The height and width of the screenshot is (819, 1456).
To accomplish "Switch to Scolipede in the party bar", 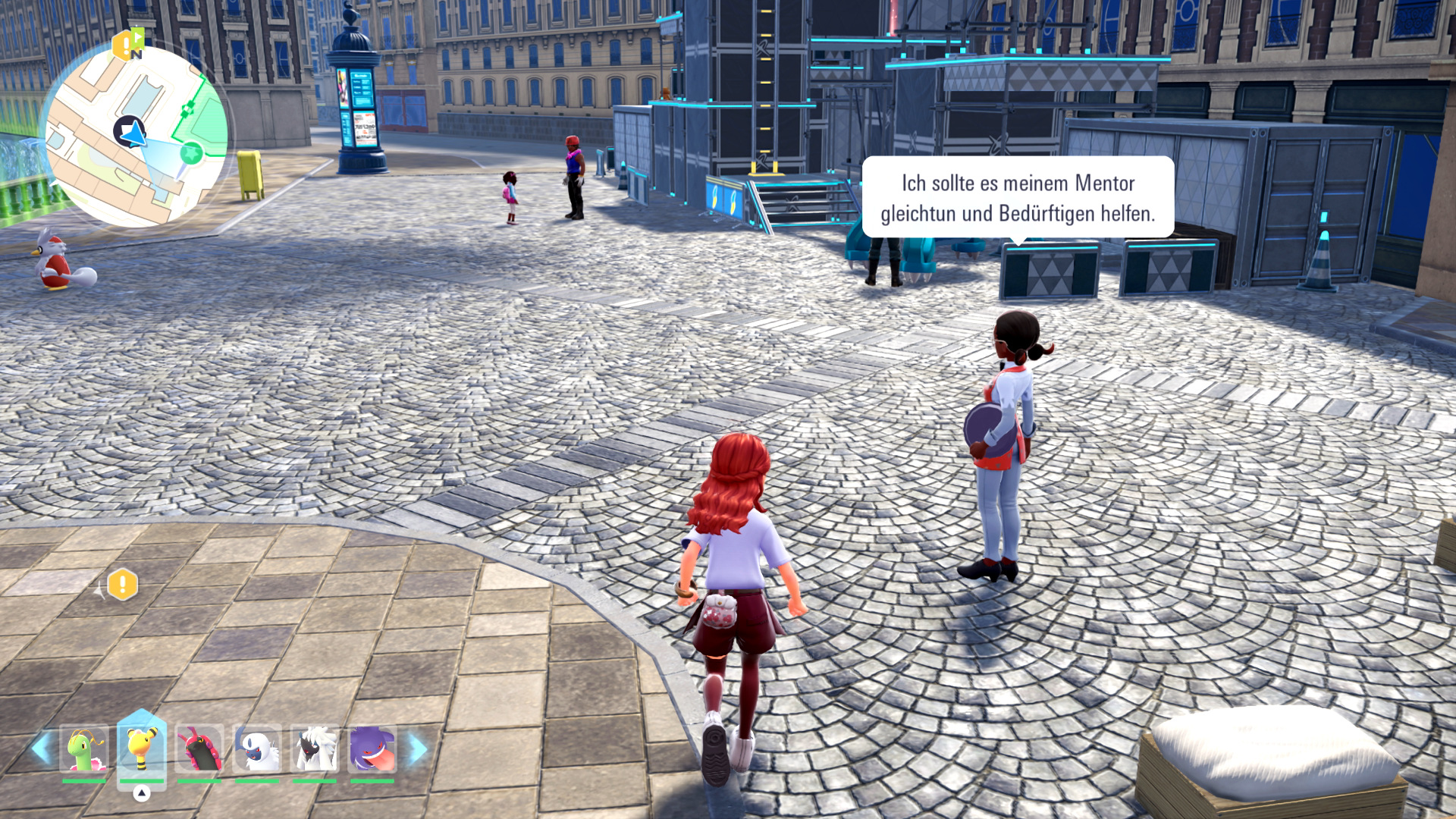I will coord(199,749).
